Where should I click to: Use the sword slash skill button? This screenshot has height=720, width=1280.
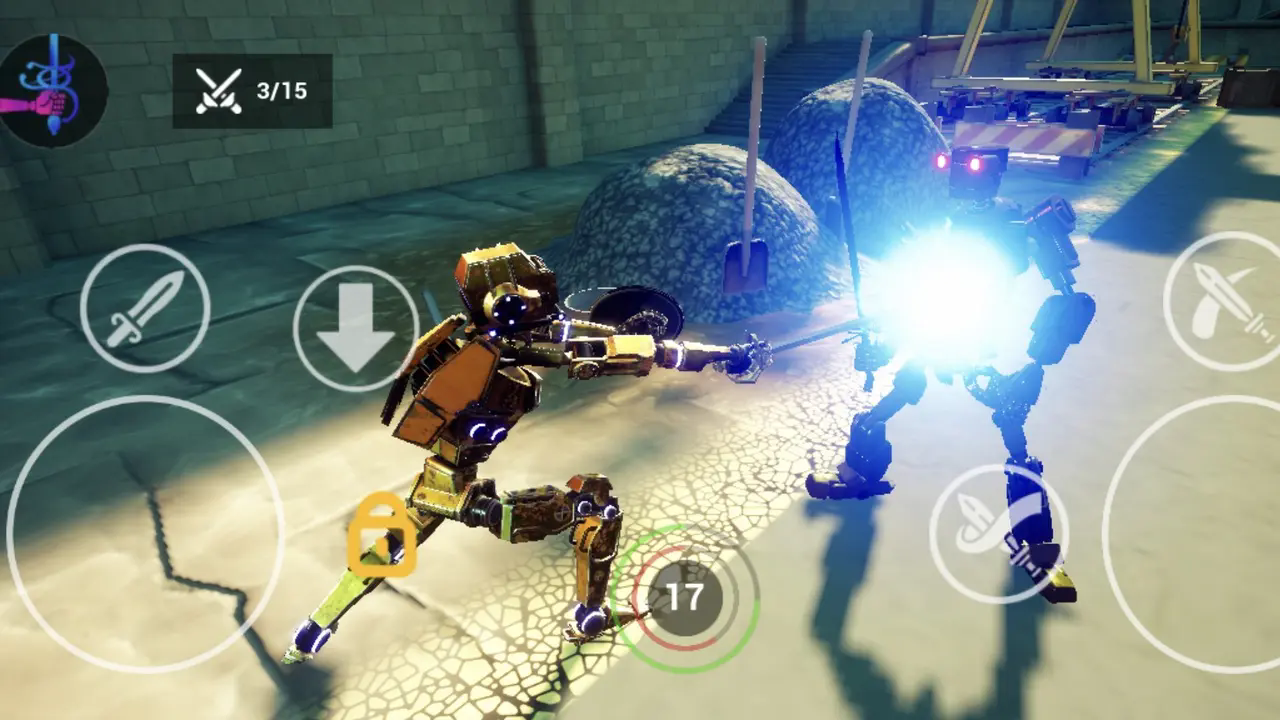1226,301
